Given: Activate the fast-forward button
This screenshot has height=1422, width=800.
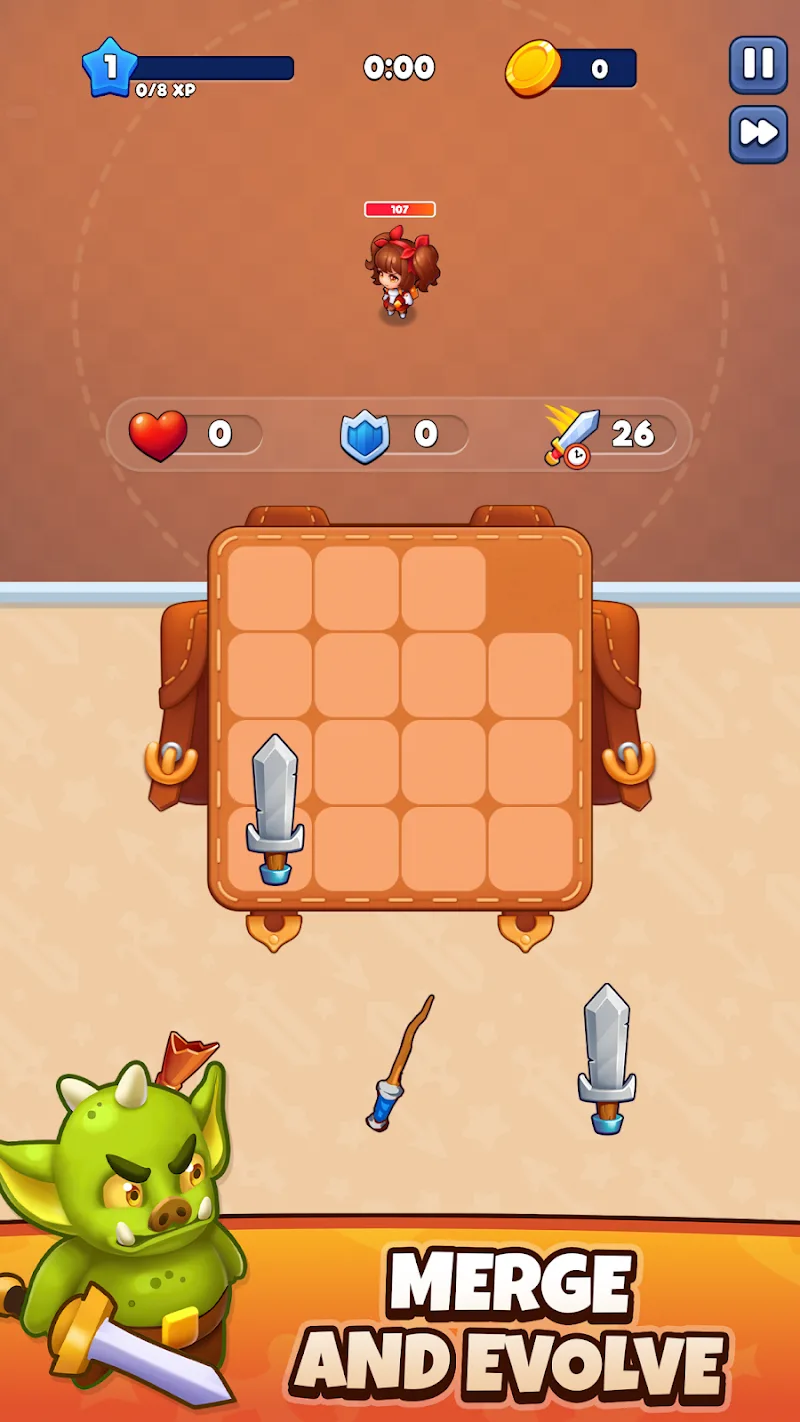Looking at the screenshot, I should (758, 132).
